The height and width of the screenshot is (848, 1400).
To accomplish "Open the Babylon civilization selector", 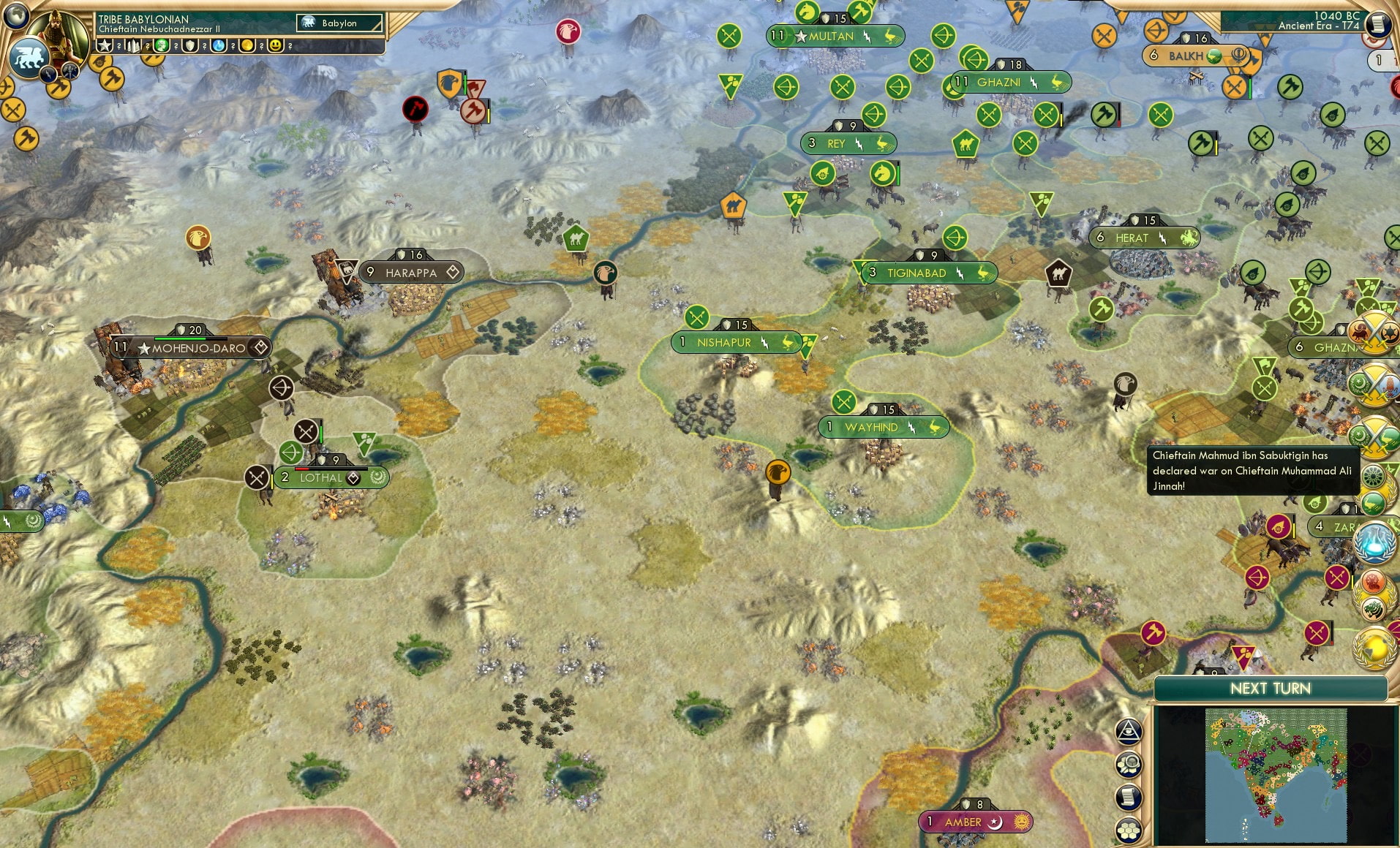I will 338,23.
